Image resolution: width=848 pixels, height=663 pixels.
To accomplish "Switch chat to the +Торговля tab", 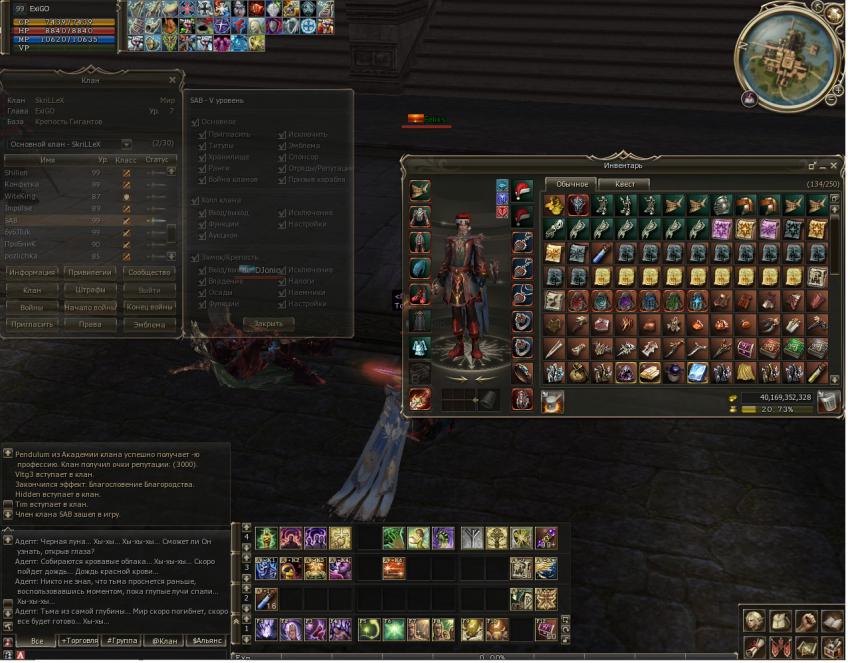I will tap(80, 640).
